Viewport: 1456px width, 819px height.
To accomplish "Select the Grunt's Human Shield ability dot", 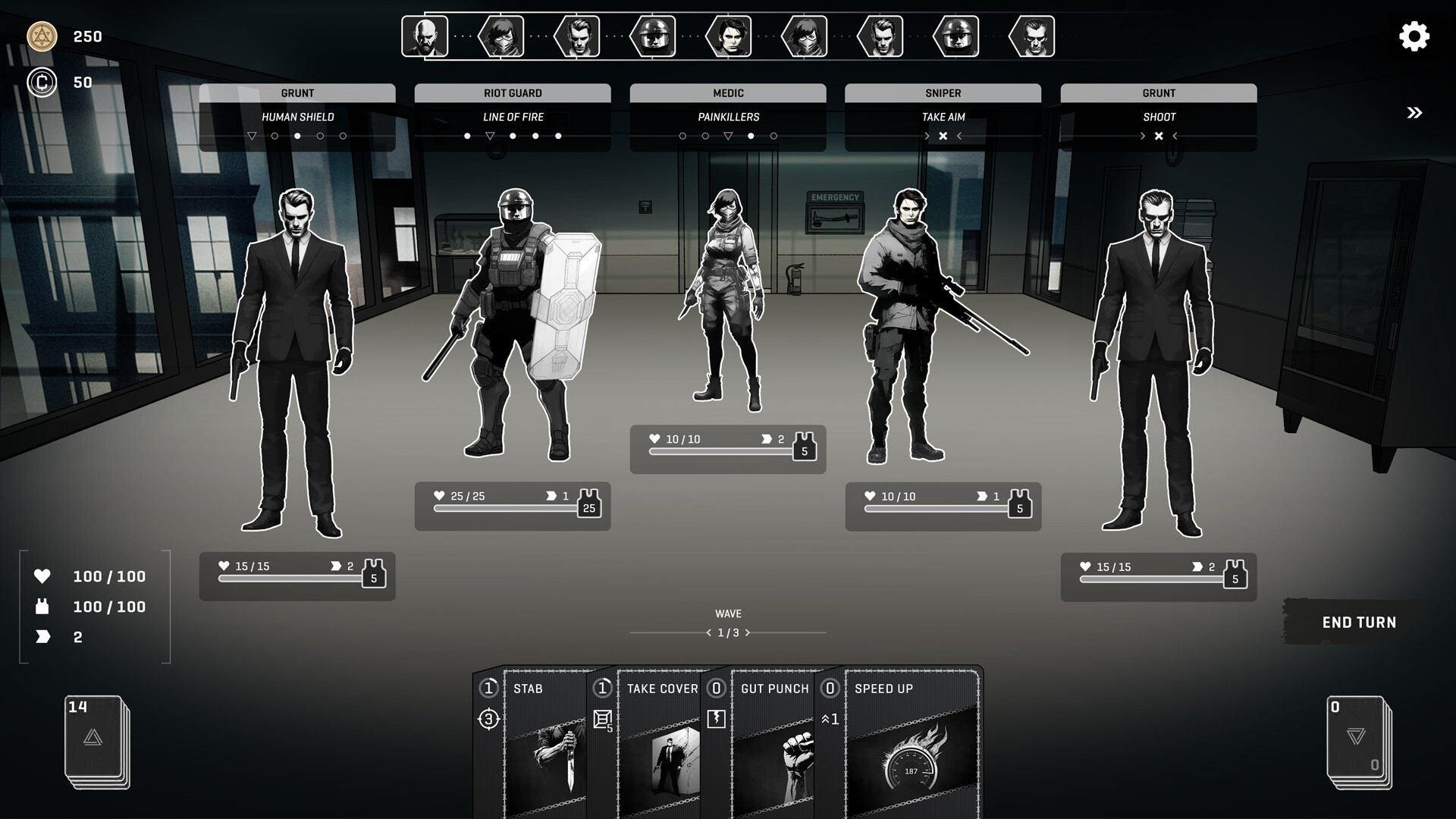I will [297, 136].
